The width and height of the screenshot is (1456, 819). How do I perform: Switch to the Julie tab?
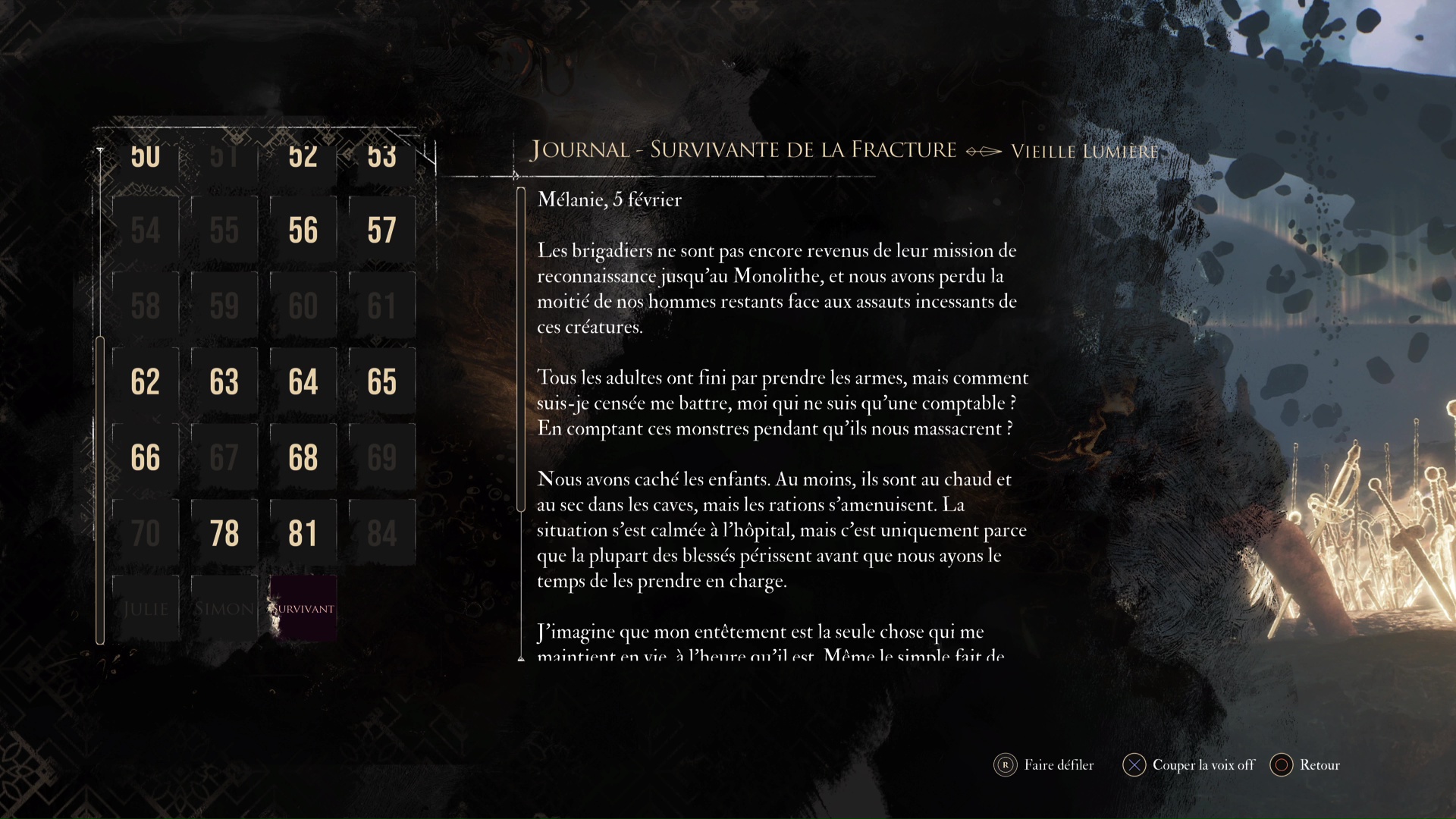click(x=146, y=608)
